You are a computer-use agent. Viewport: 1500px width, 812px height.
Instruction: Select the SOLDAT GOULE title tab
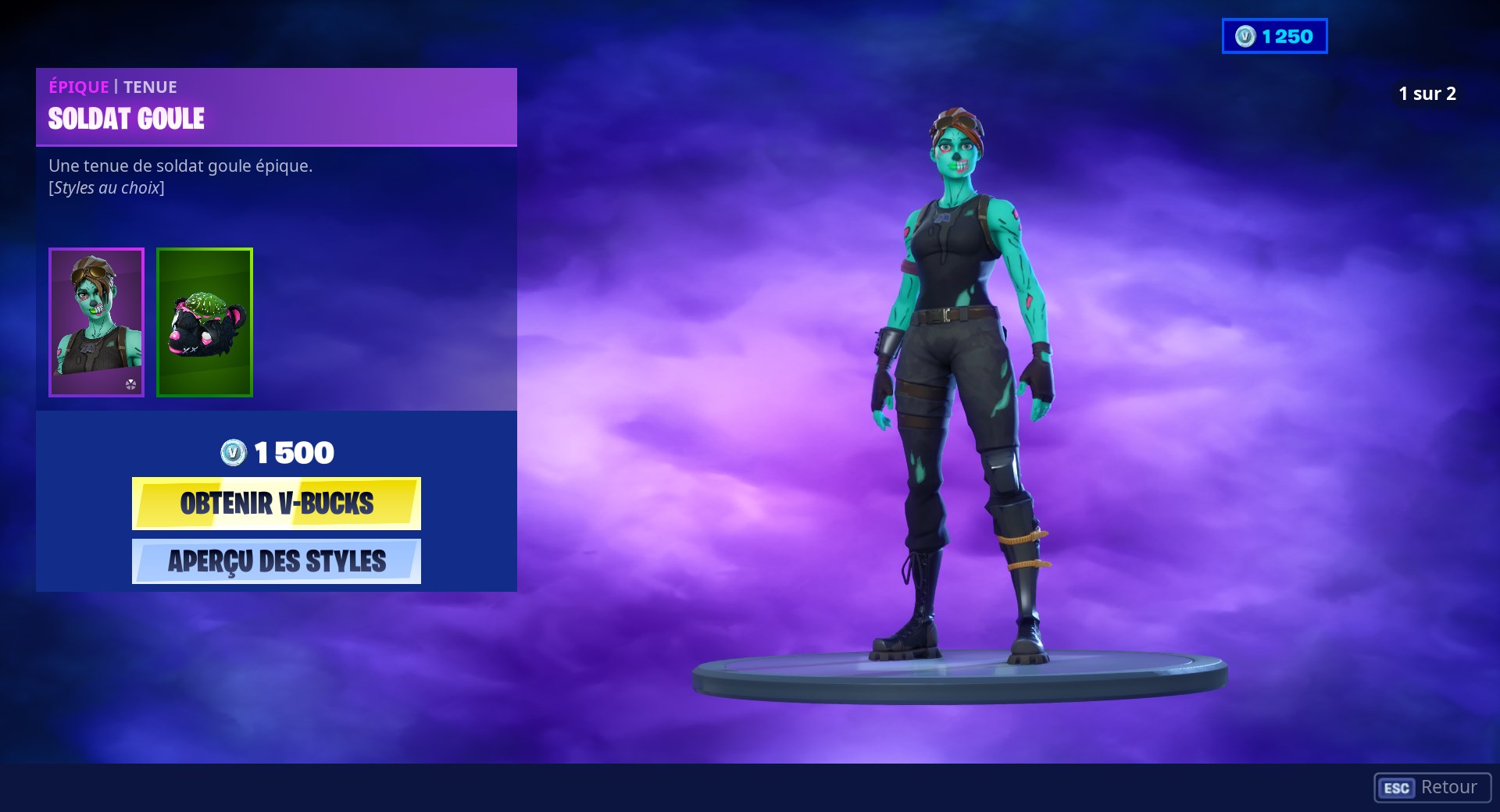point(126,118)
